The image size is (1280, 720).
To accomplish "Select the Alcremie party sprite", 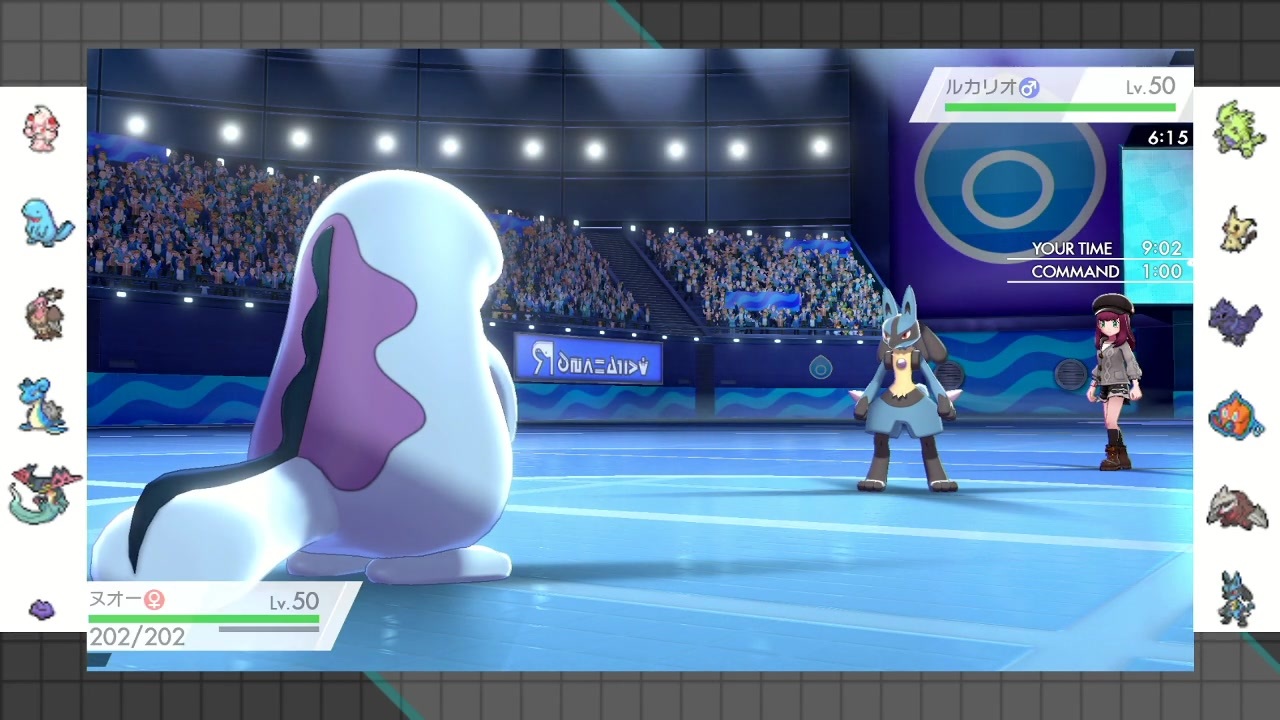I will 41,128.
